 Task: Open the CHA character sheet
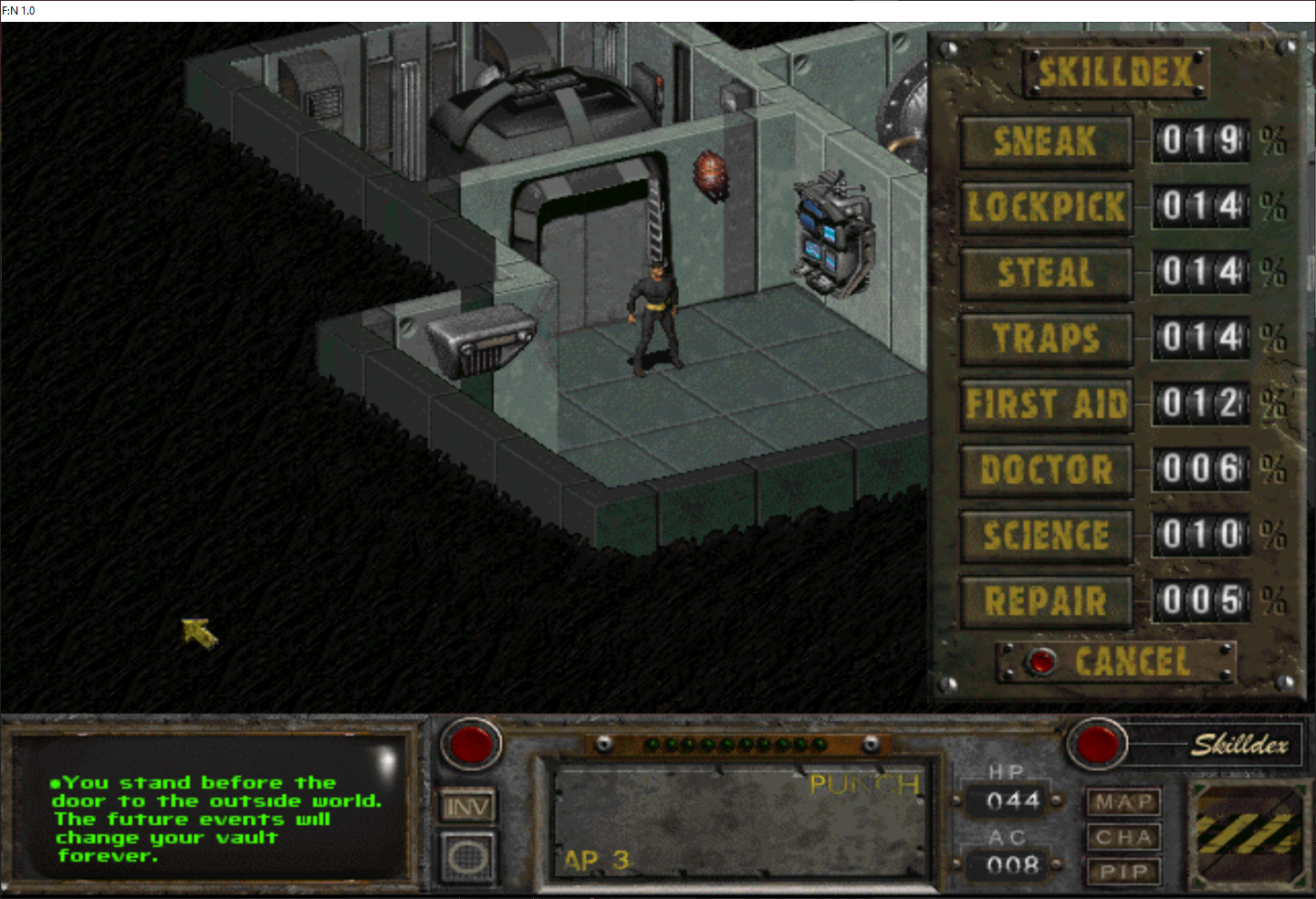click(x=1123, y=837)
